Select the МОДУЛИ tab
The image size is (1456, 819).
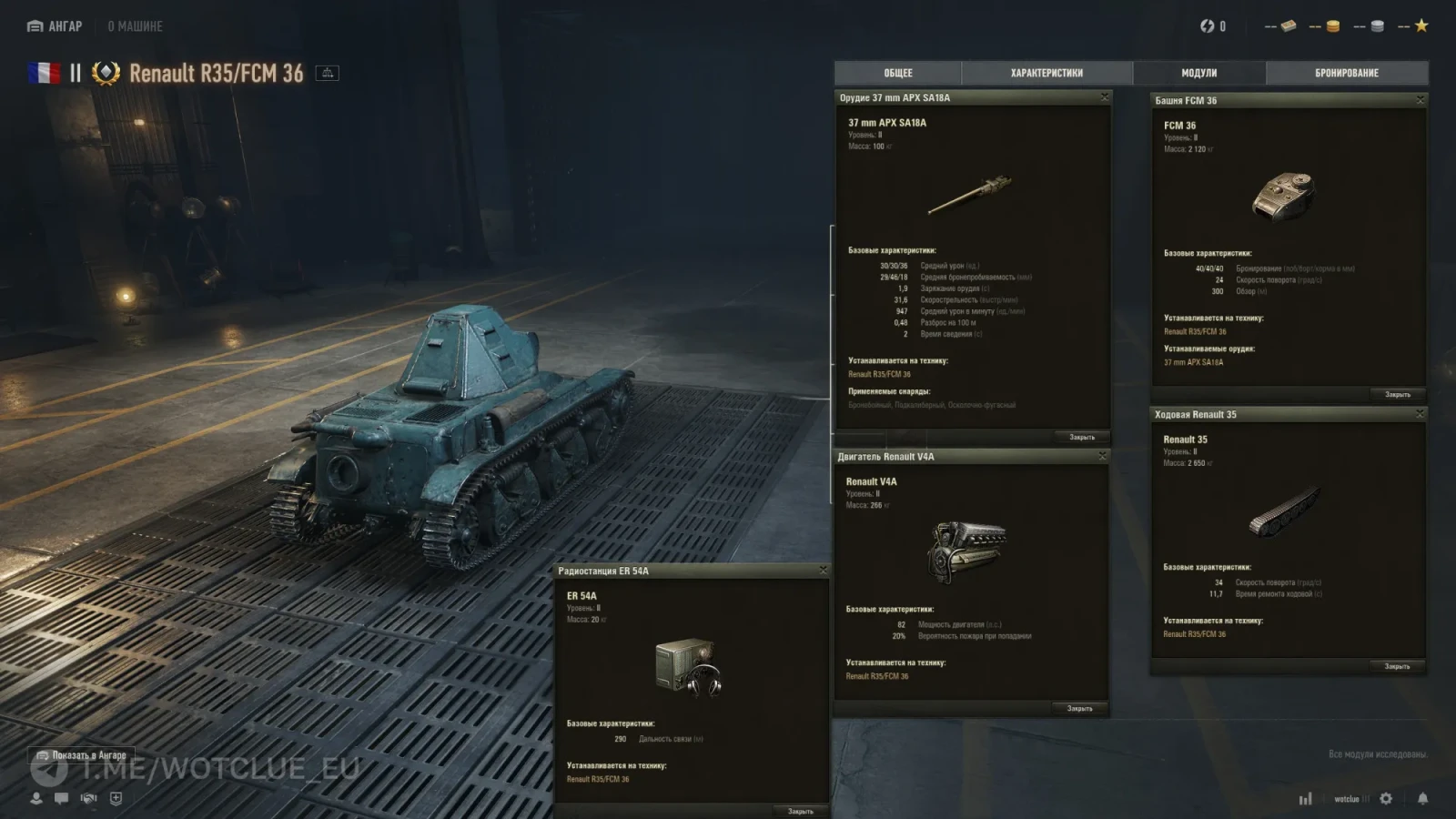pos(1198,73)
